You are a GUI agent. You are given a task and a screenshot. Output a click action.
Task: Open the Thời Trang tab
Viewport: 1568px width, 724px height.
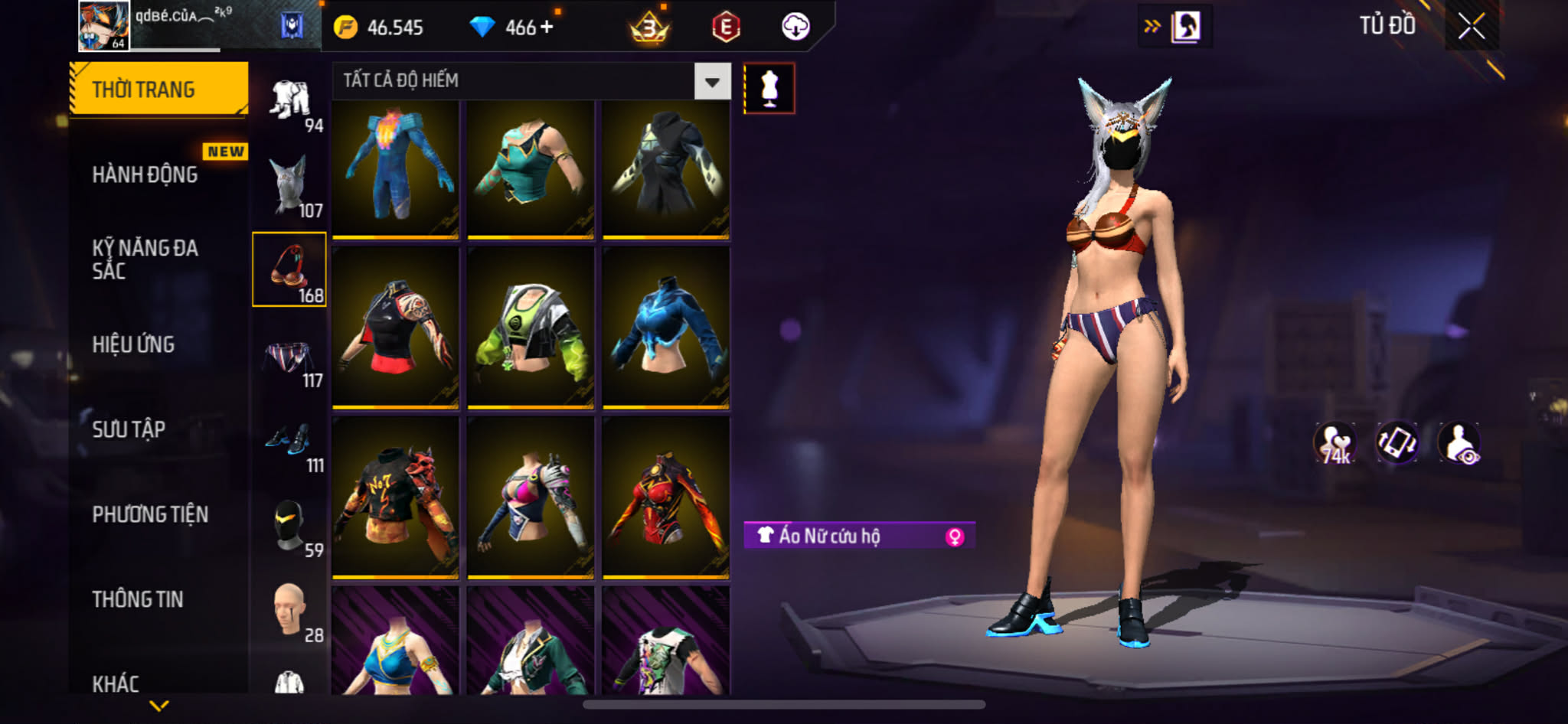158,90
